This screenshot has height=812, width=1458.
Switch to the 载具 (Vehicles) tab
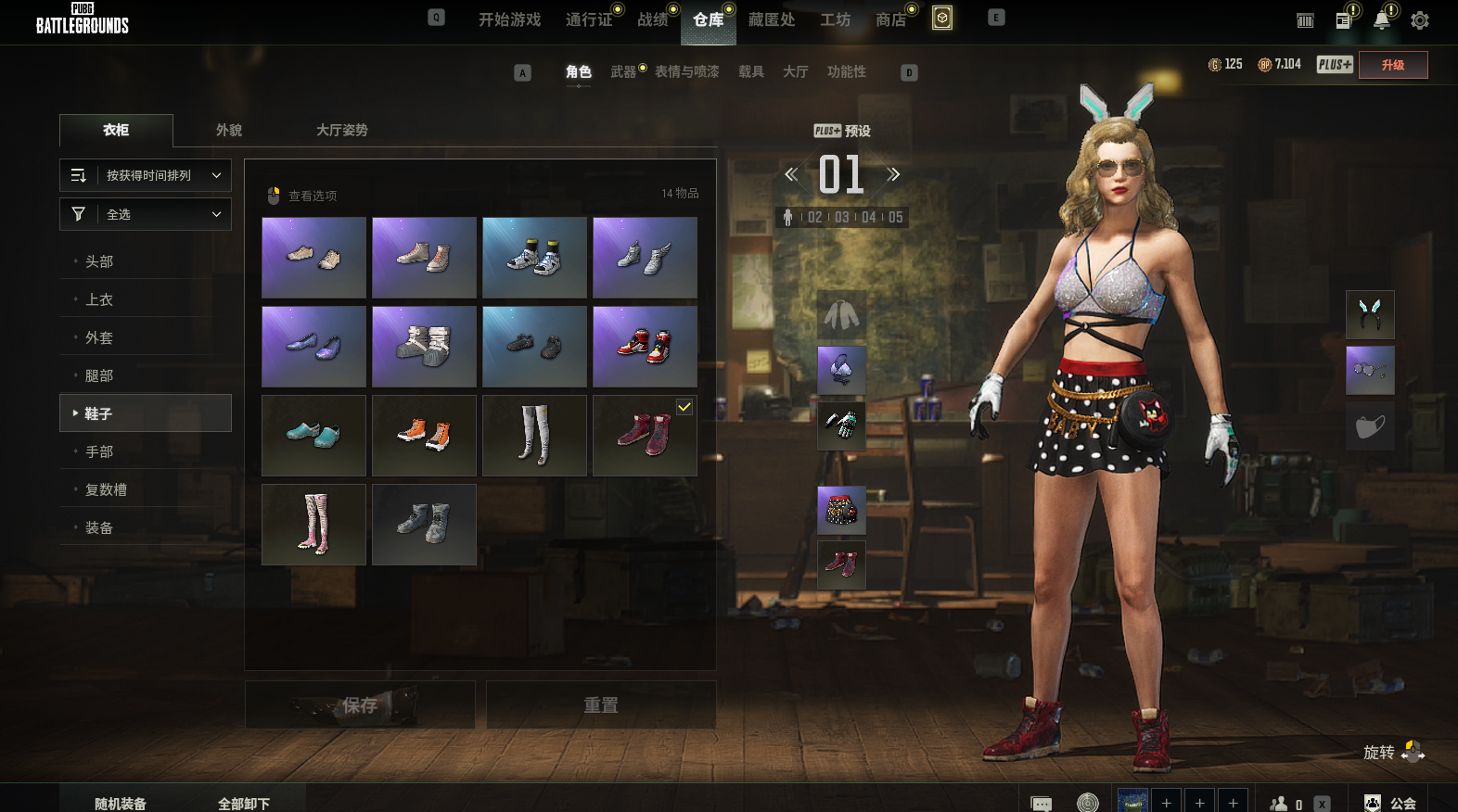(751, 72)
